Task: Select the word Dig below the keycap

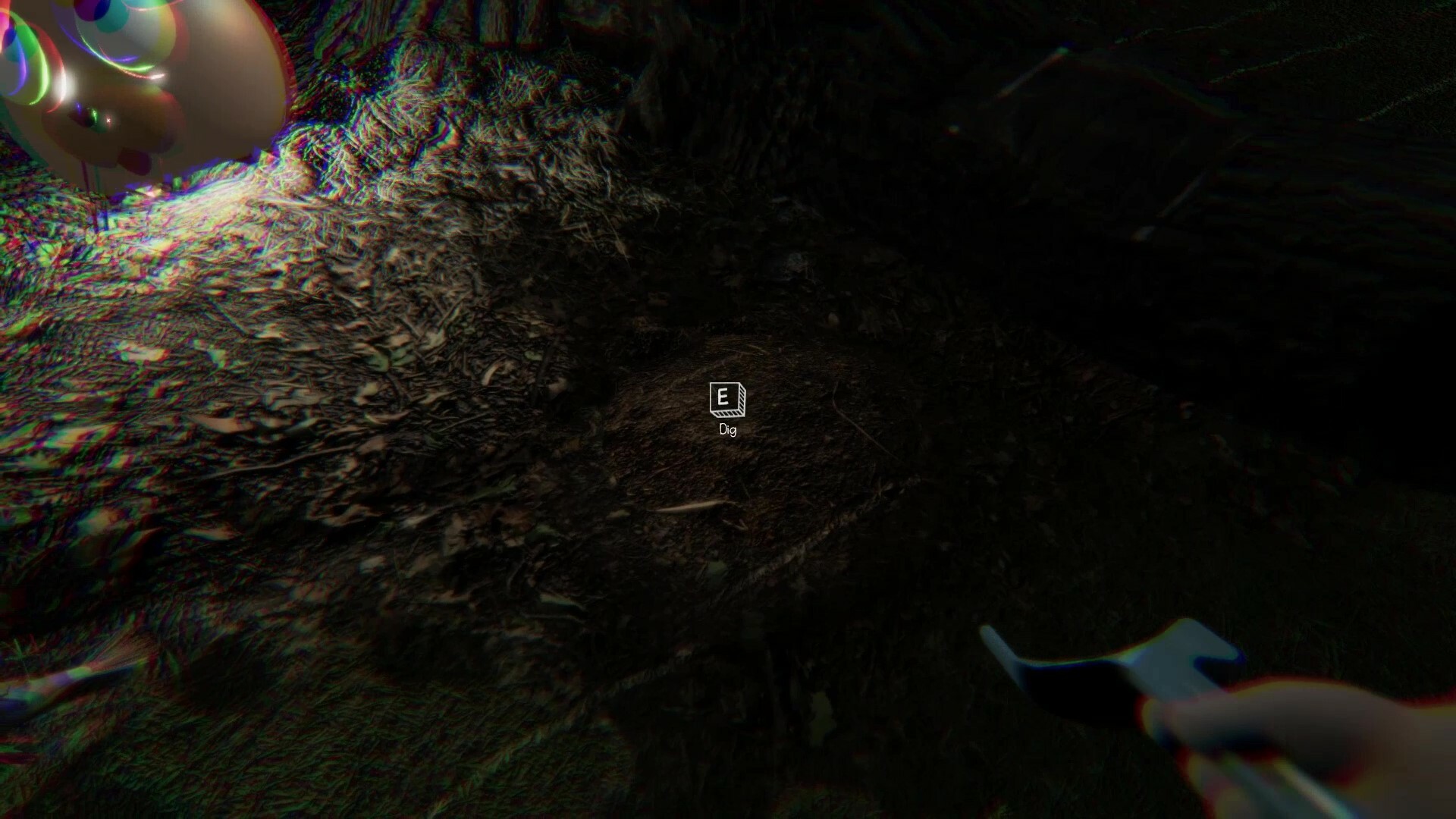Action: point(728,430)
